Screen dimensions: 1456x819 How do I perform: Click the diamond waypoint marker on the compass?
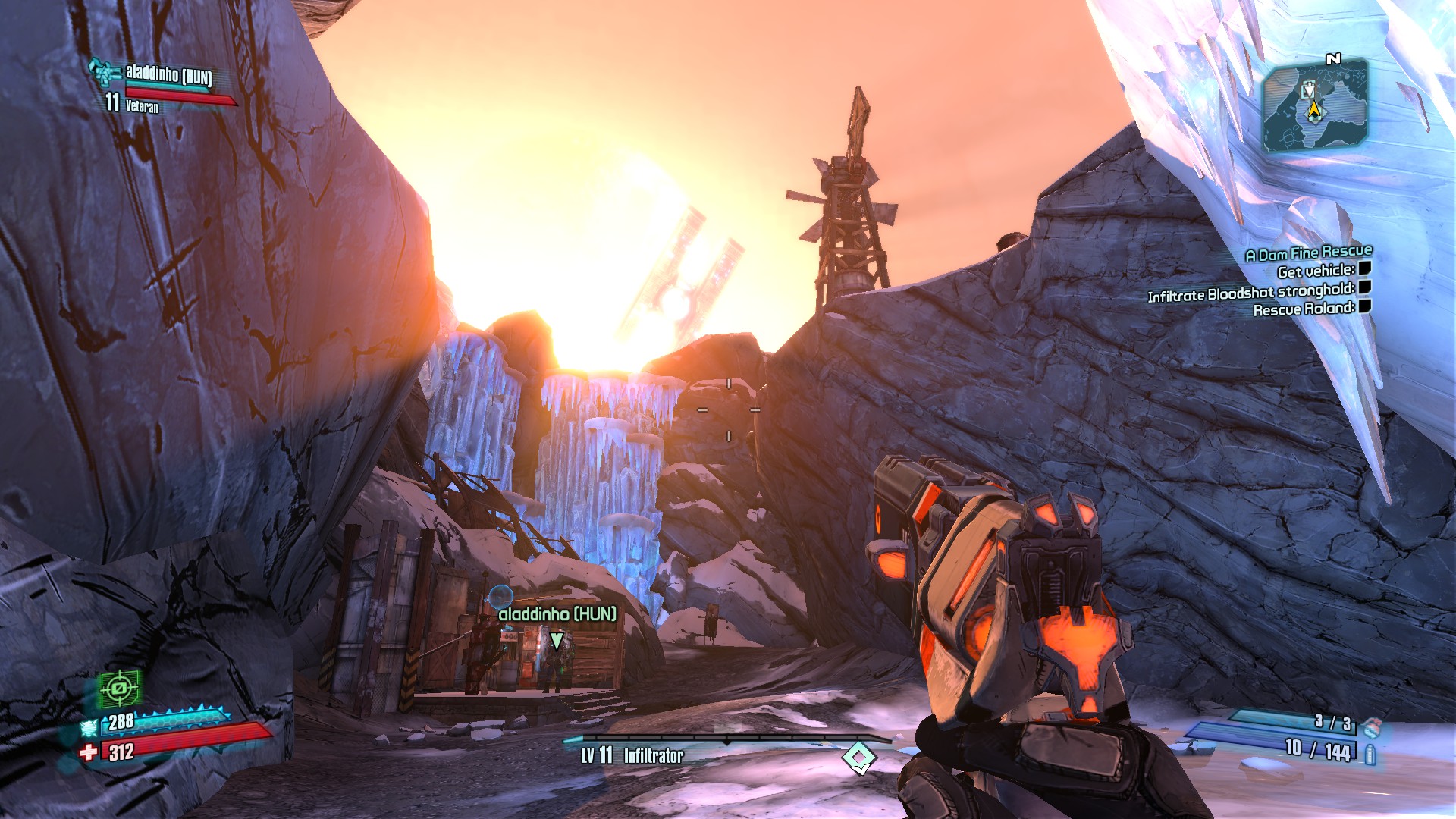[859, 757]
